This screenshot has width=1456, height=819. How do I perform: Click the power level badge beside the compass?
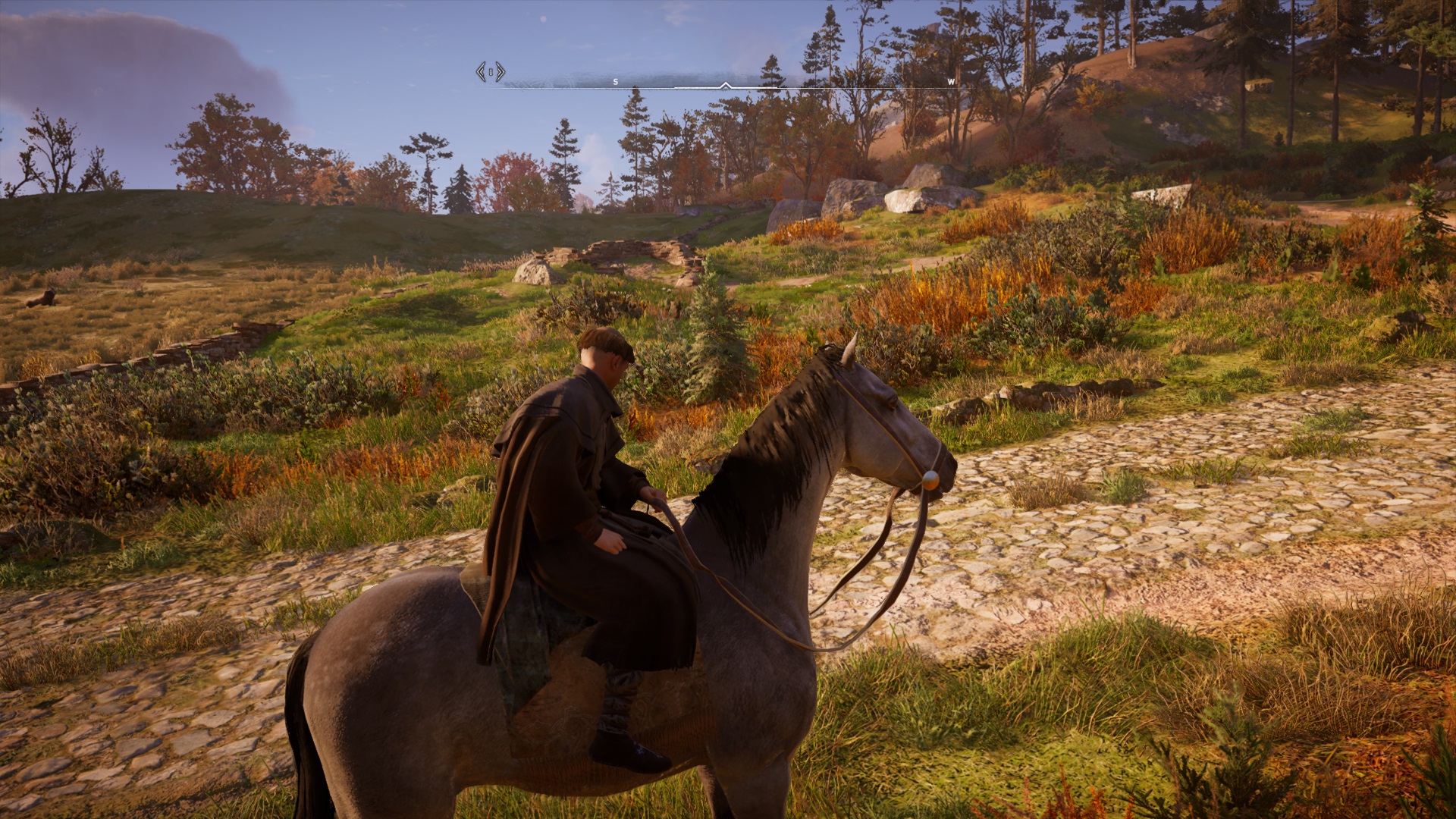(x=491, y=72)
